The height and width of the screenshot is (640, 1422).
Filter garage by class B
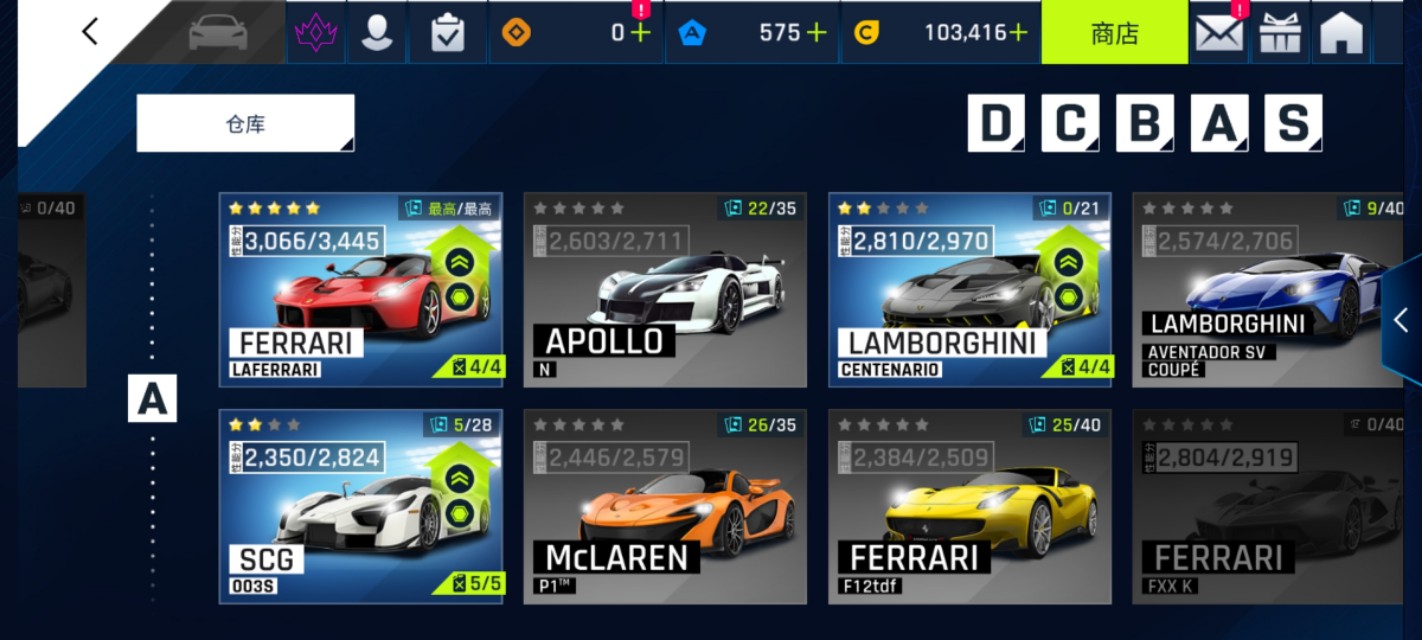click(1144, 123)
